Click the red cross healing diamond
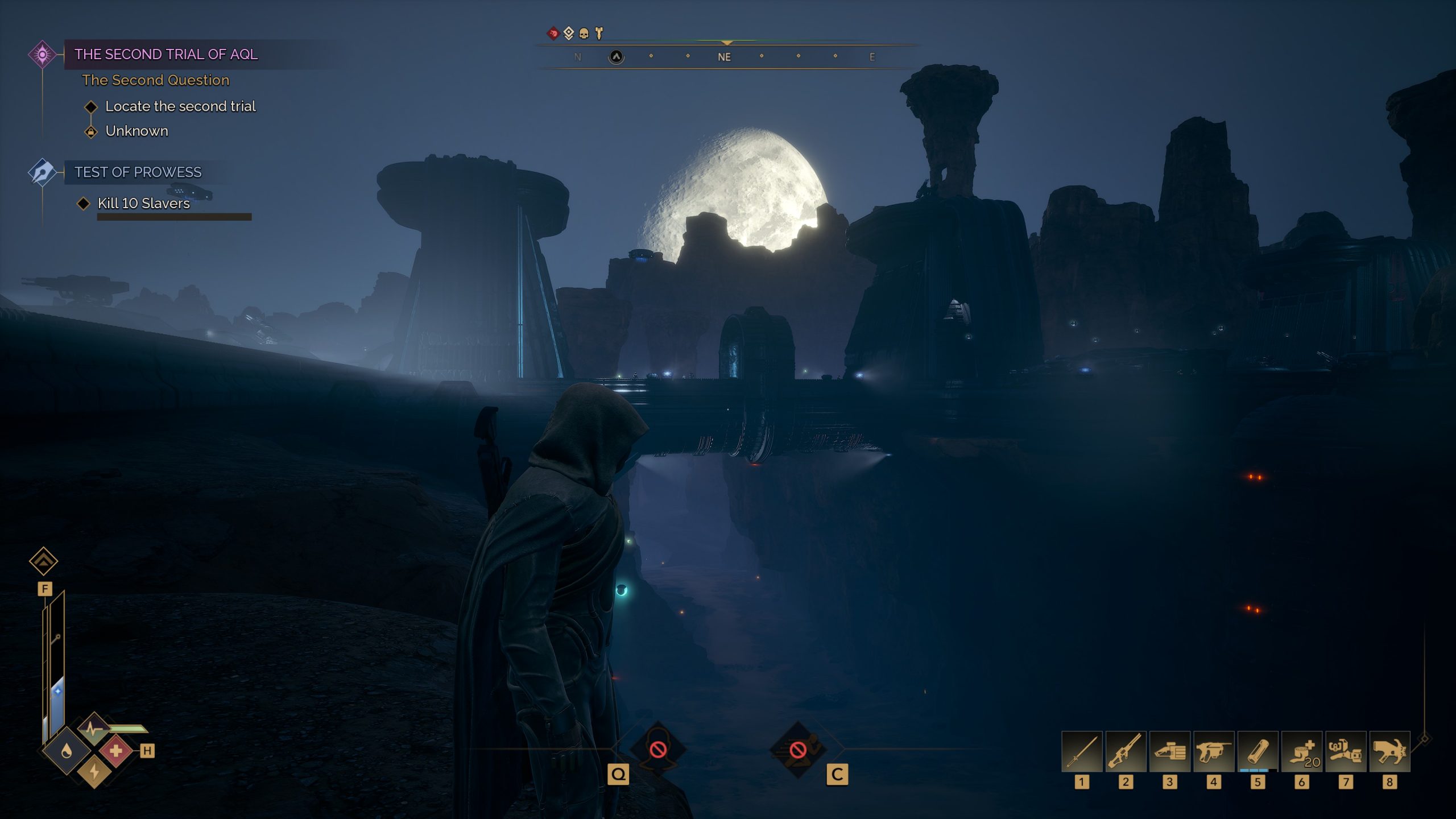Screen dimensions: 1456x819 (116, 751)
